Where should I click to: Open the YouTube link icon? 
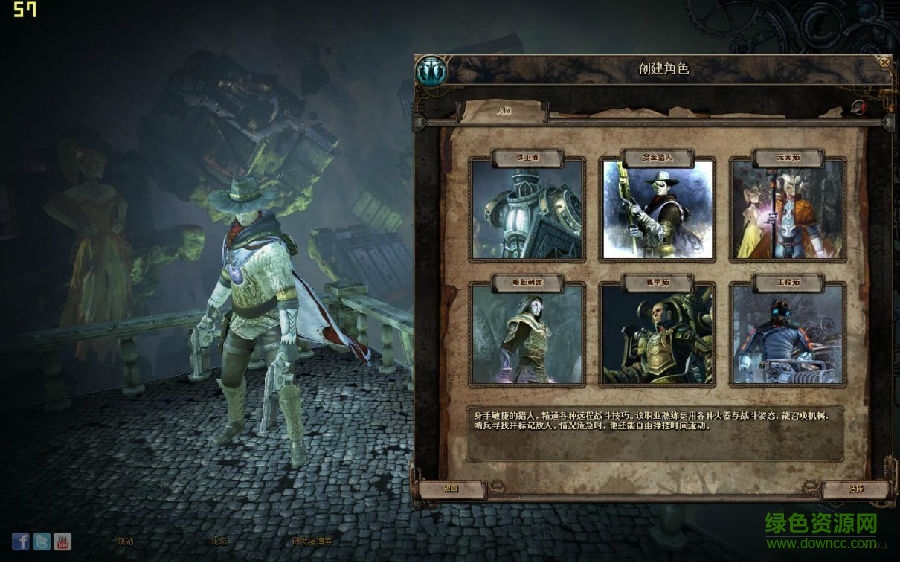point(62,541)
